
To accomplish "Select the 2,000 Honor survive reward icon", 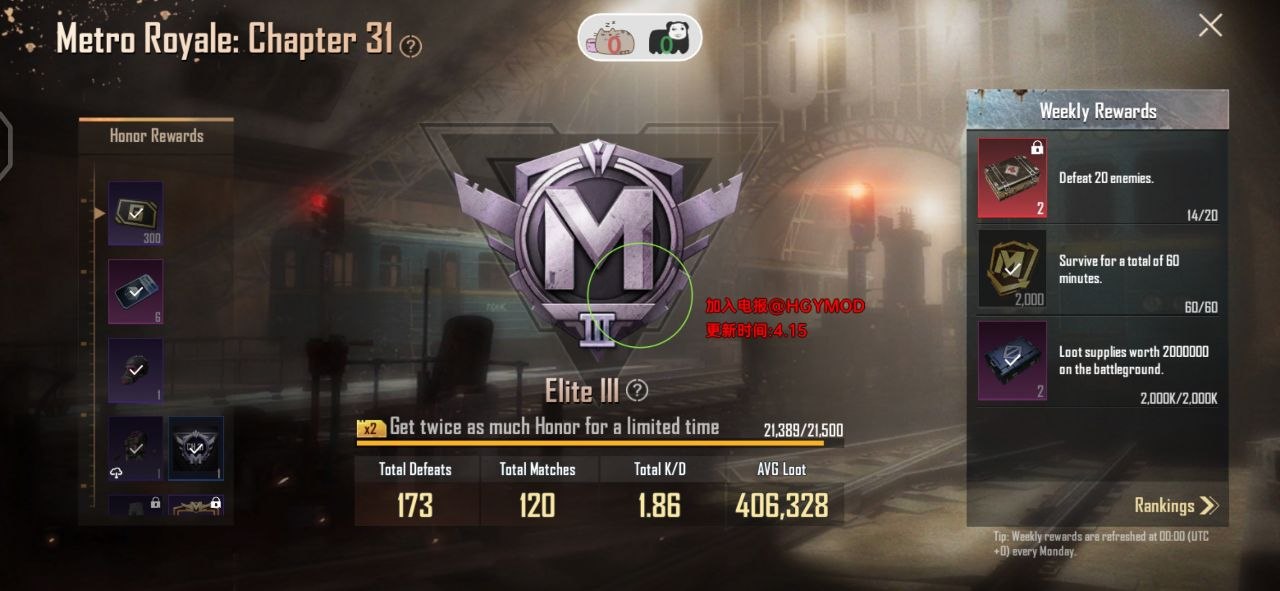I will [1012, 267].
